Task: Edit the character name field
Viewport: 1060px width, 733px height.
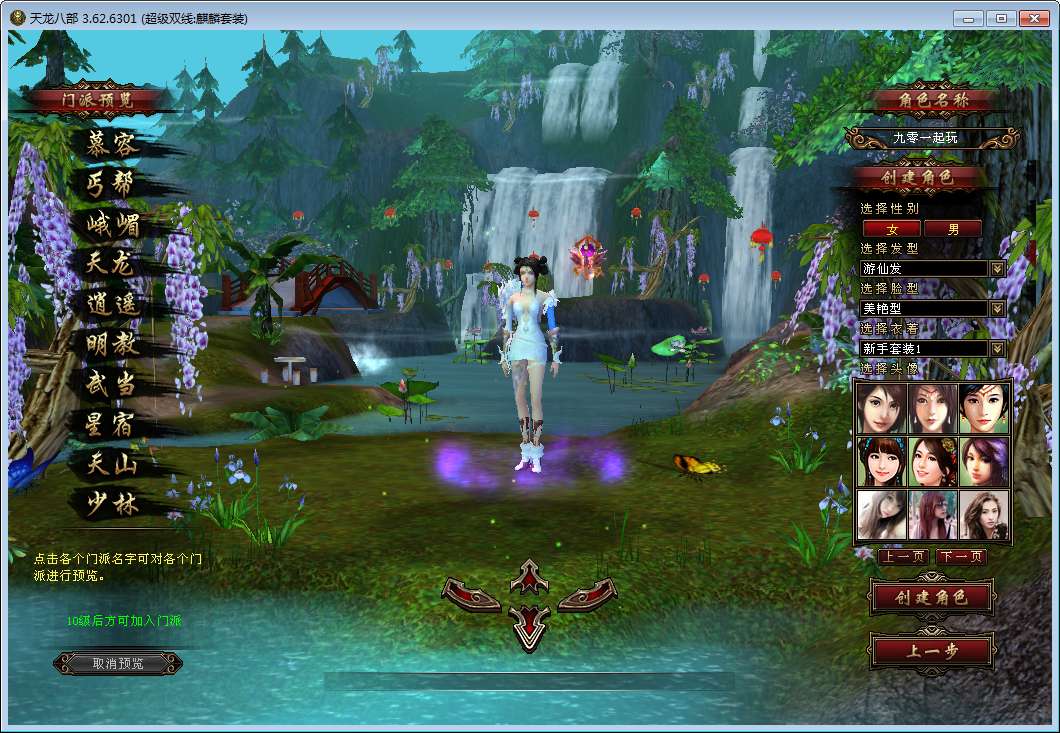Action: (x=925, y=138)
